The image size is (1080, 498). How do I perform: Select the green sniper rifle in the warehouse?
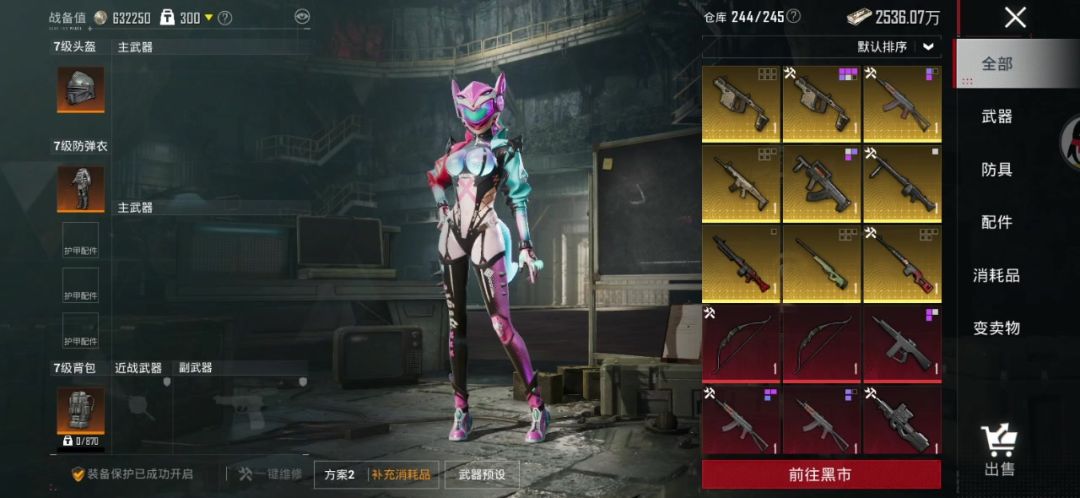click(821, 263)
